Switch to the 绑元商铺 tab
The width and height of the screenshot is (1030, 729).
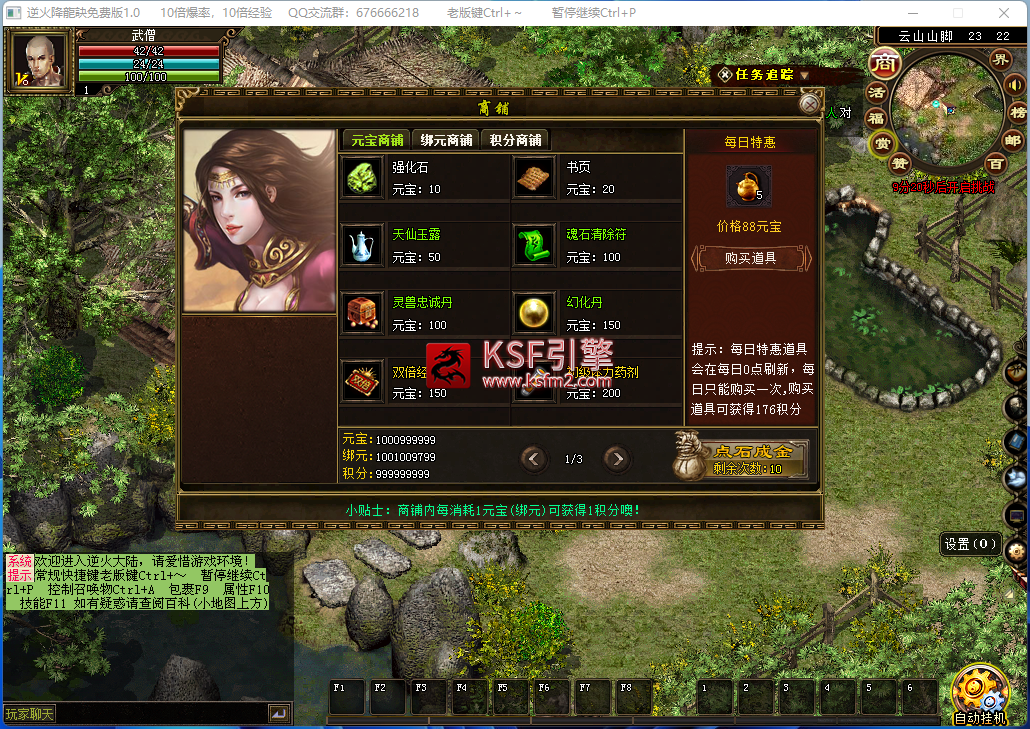446,140
